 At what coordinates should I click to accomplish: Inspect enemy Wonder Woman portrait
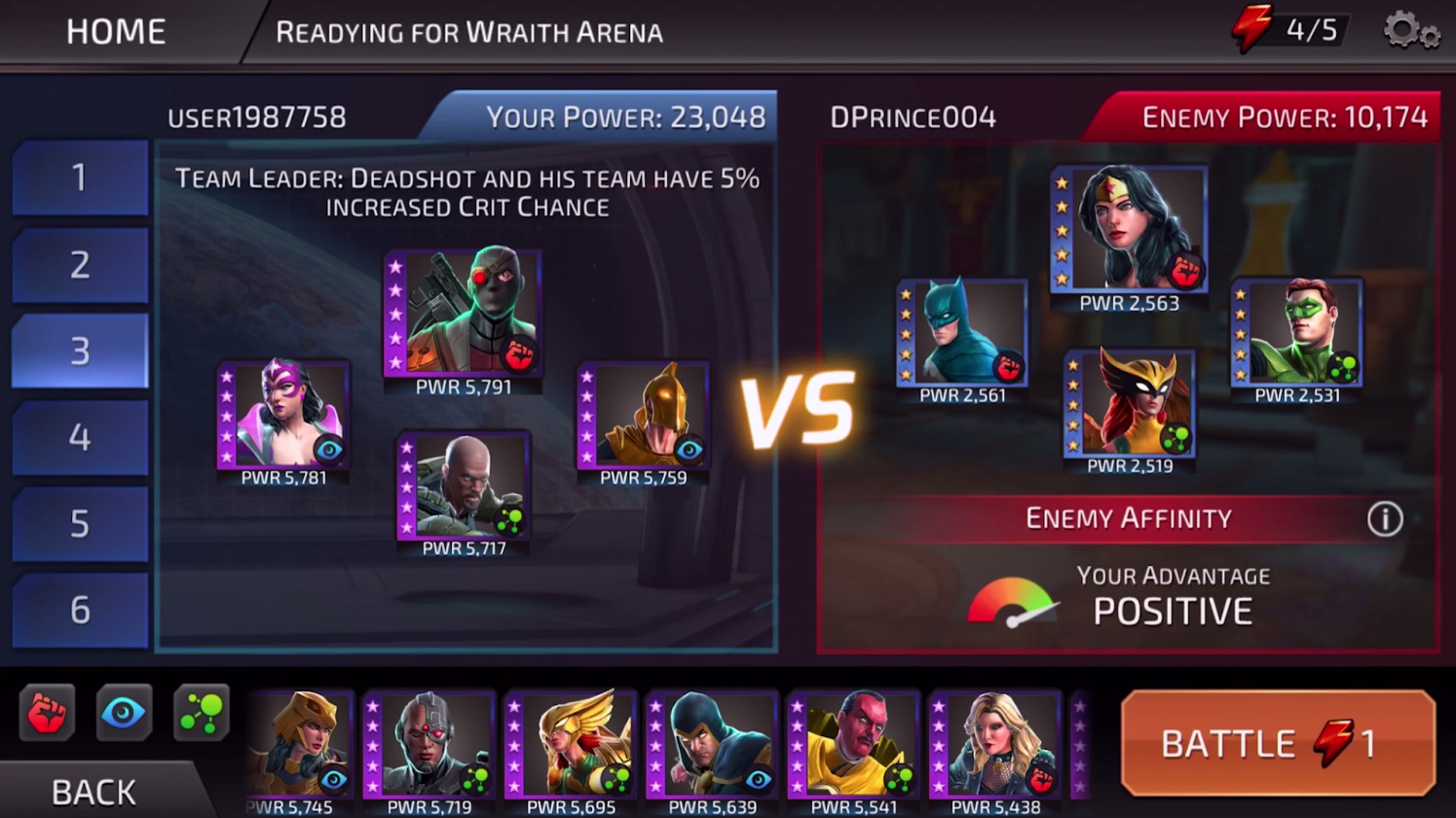1130,230
